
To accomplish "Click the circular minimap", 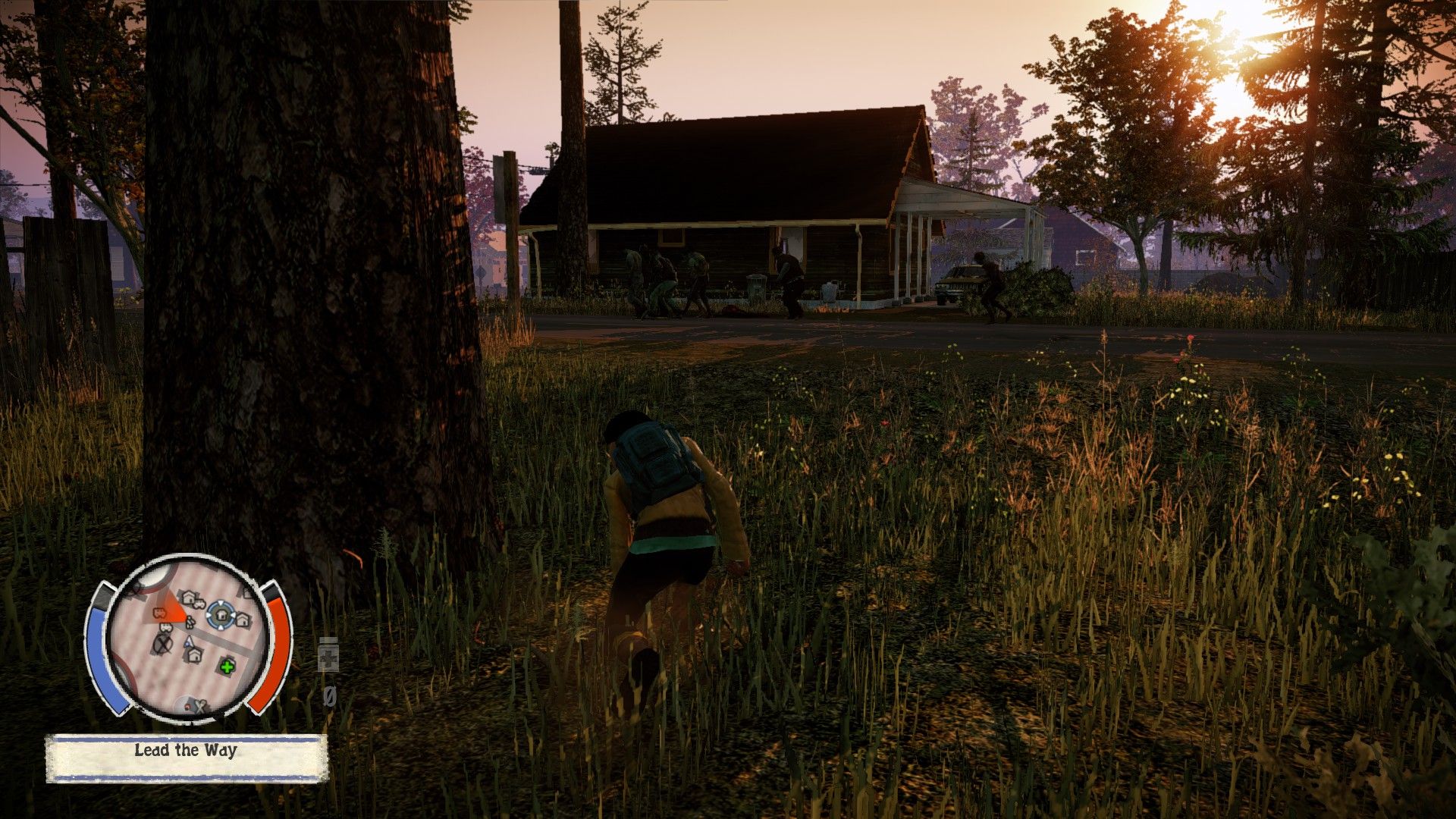I will click(188, 637).
